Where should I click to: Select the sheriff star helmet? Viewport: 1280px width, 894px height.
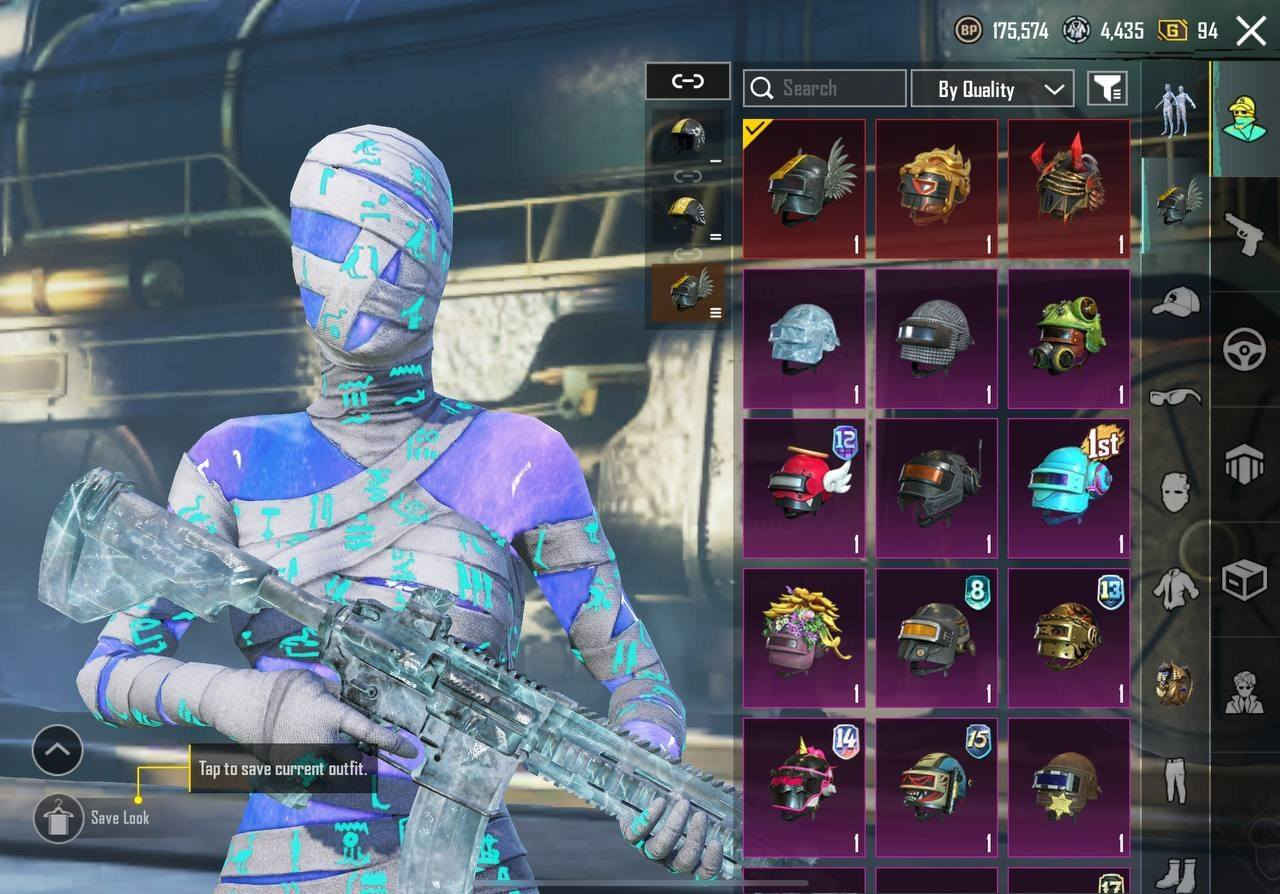coord(1068,787)
